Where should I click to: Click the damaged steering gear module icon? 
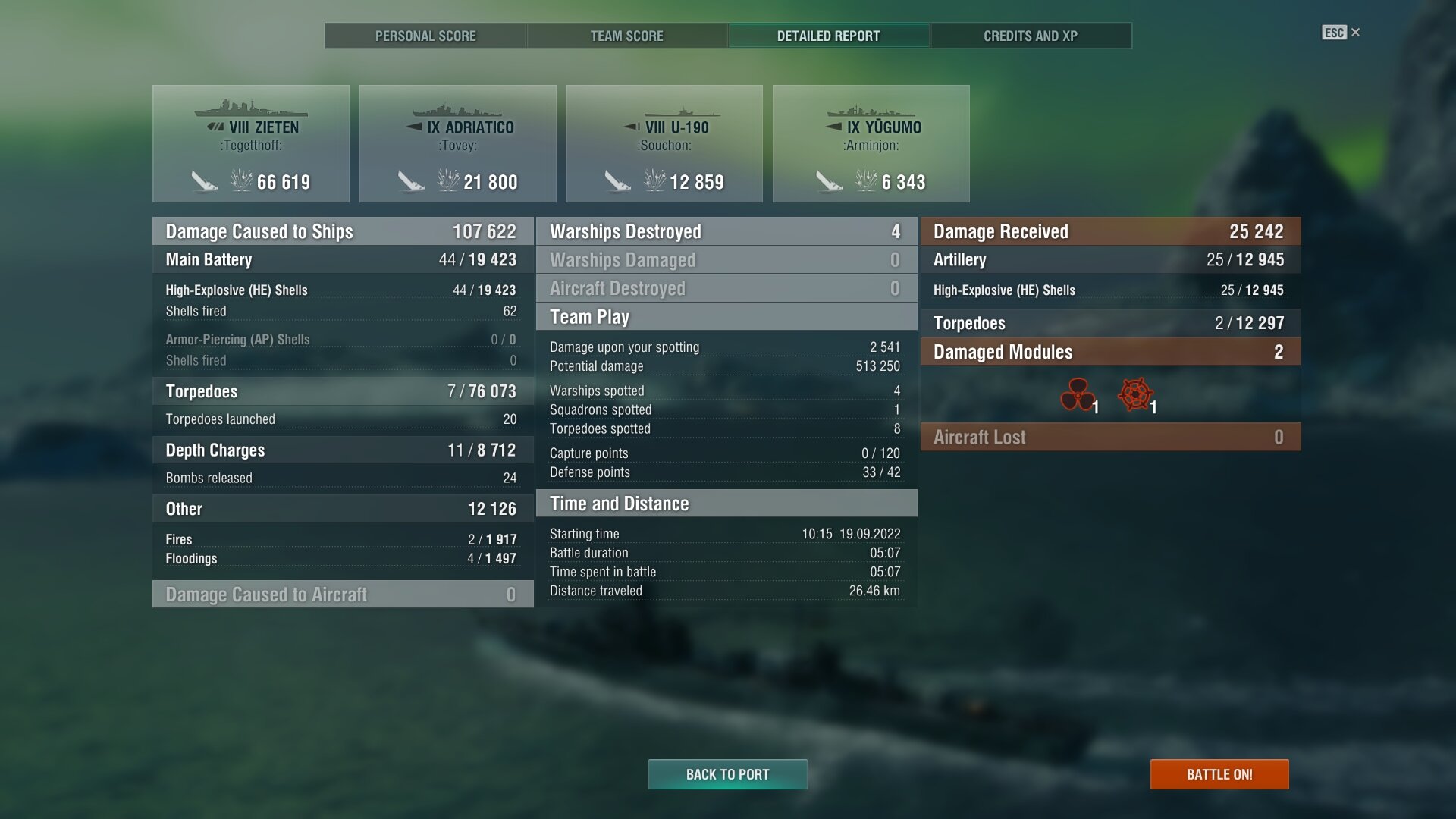[1135, 394]
